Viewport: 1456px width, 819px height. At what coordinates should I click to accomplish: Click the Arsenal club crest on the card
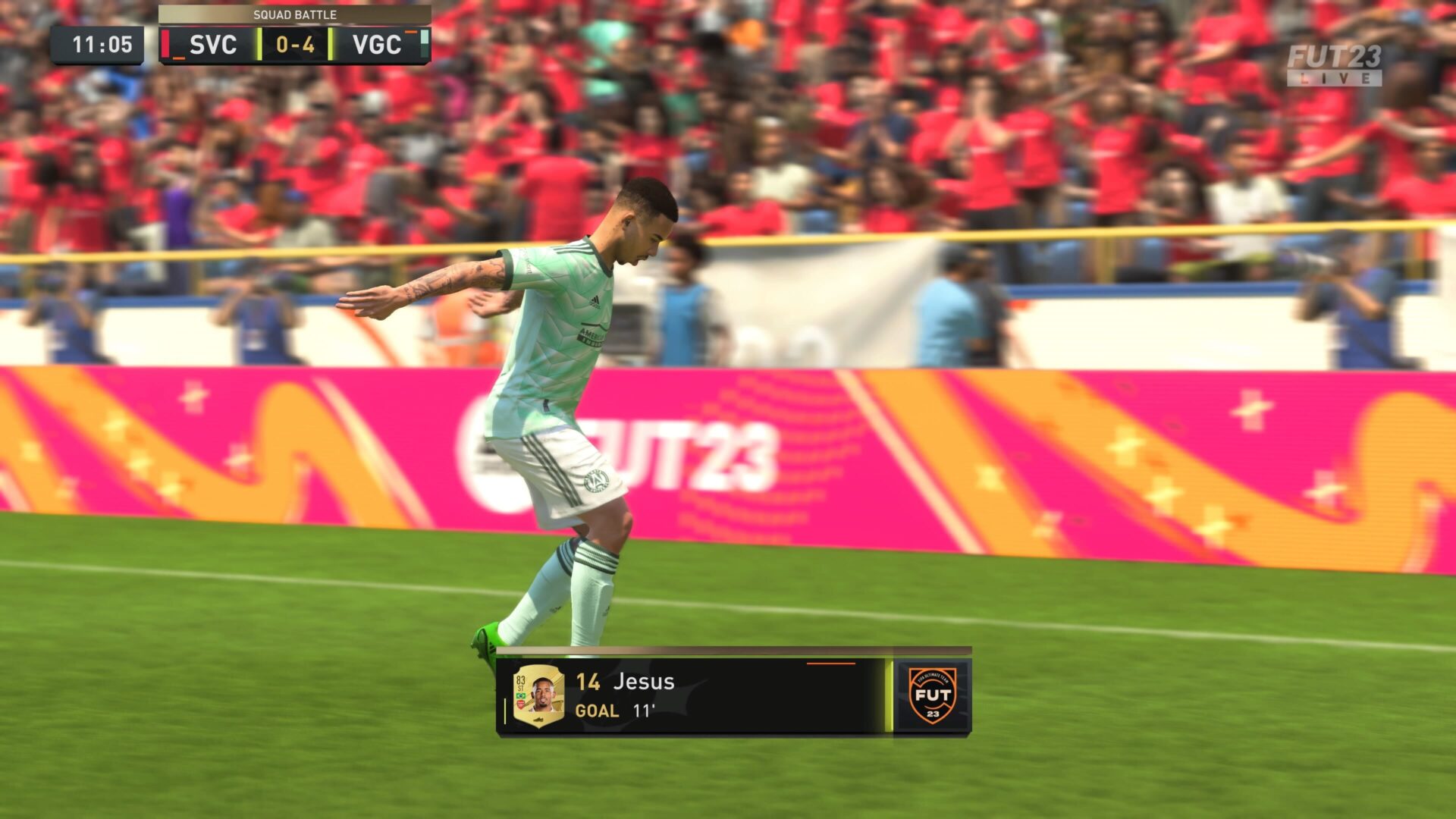(520, 703)
